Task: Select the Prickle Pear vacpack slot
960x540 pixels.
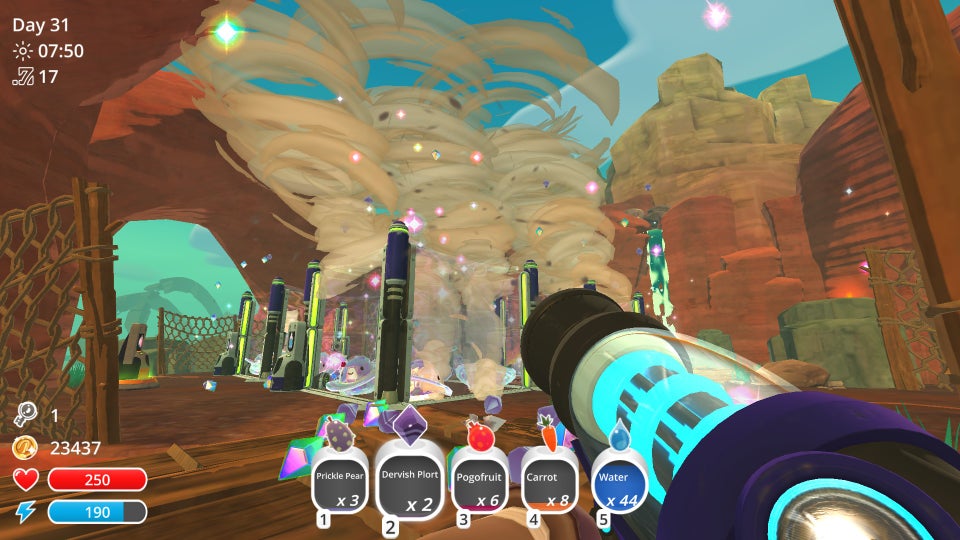Action: click(x=342, y=485)
